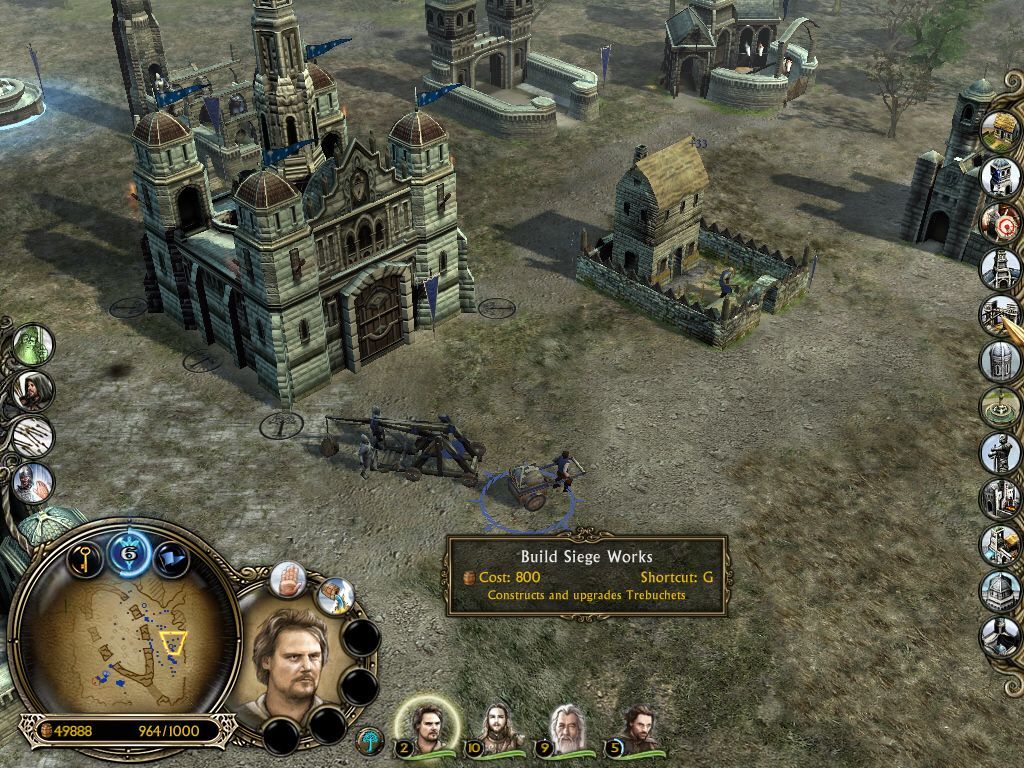1024x768 pixels.
Task: Select the farm build icon
Action: [x=999, y=131]
